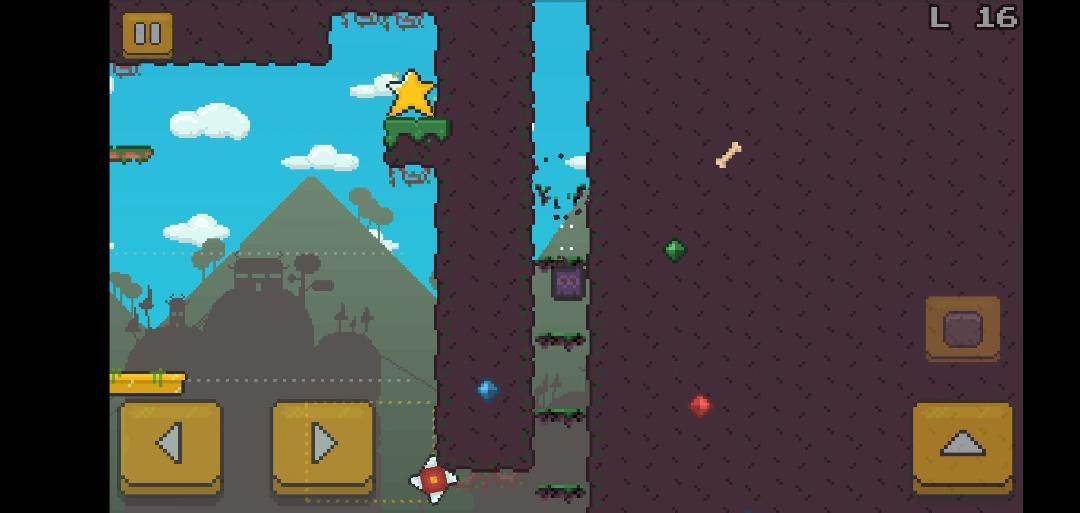Tap the right arrow movement button
1080x513 pixels.
click(x=323, y=445)
